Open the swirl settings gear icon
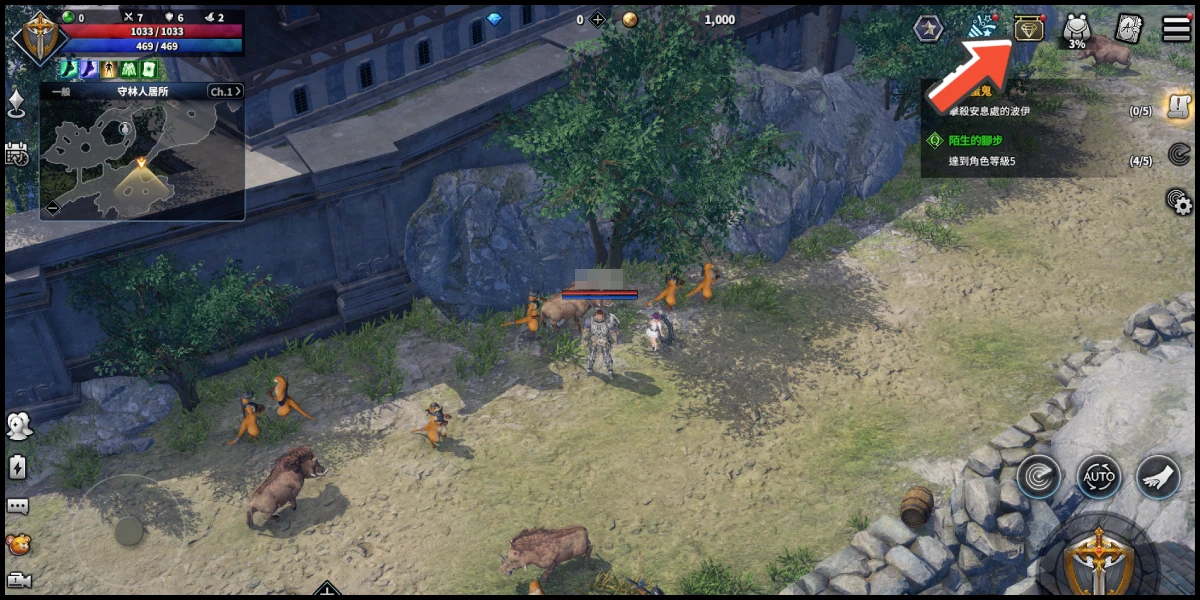The height and width of the screenshot is (600, 1200). point(1180,202)
